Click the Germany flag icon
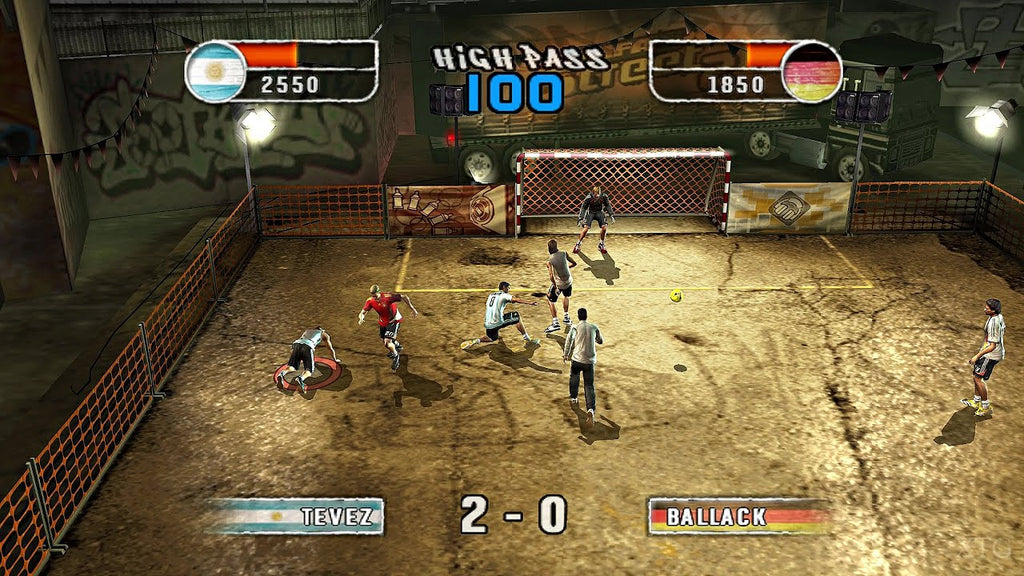This screenshot has width=1024, height=576. tap(811, 71)
